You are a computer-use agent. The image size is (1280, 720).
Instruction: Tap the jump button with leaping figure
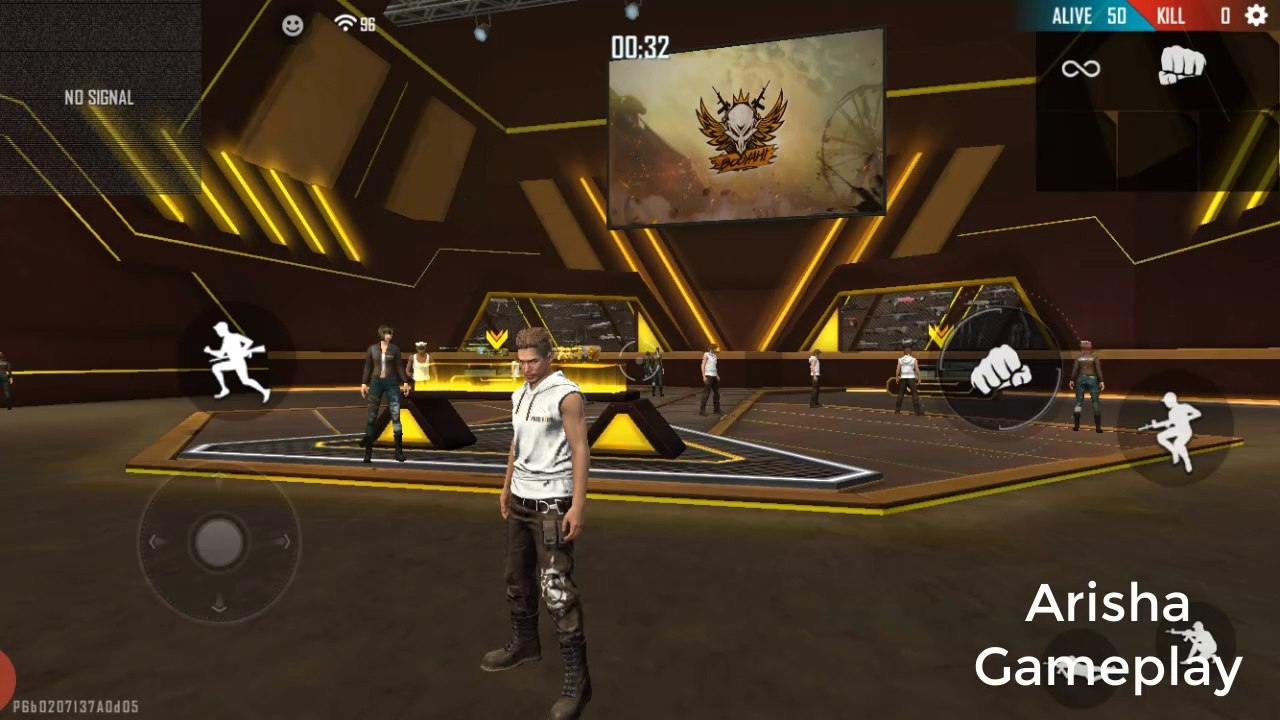(x=1175, y=431)
